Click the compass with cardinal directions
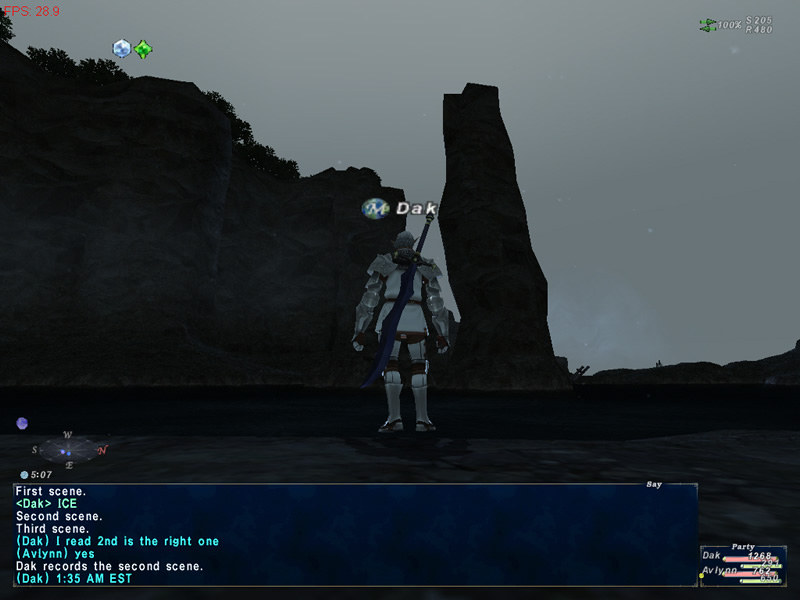 pyautogui.click(x=68, y=451)
